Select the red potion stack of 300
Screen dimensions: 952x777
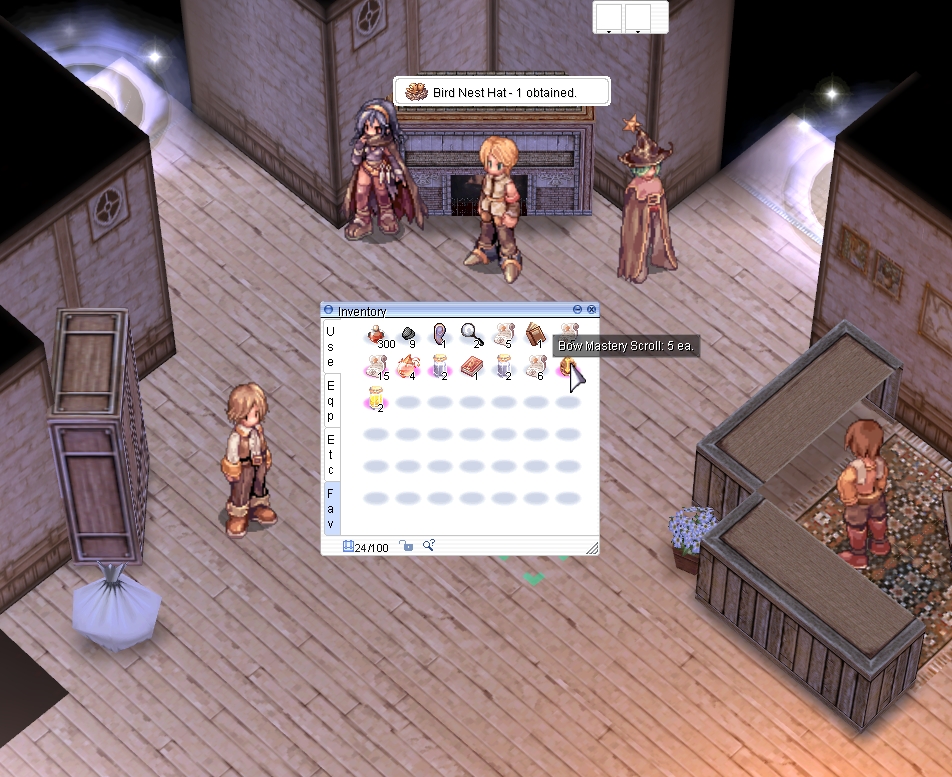[x=377, y=335]
